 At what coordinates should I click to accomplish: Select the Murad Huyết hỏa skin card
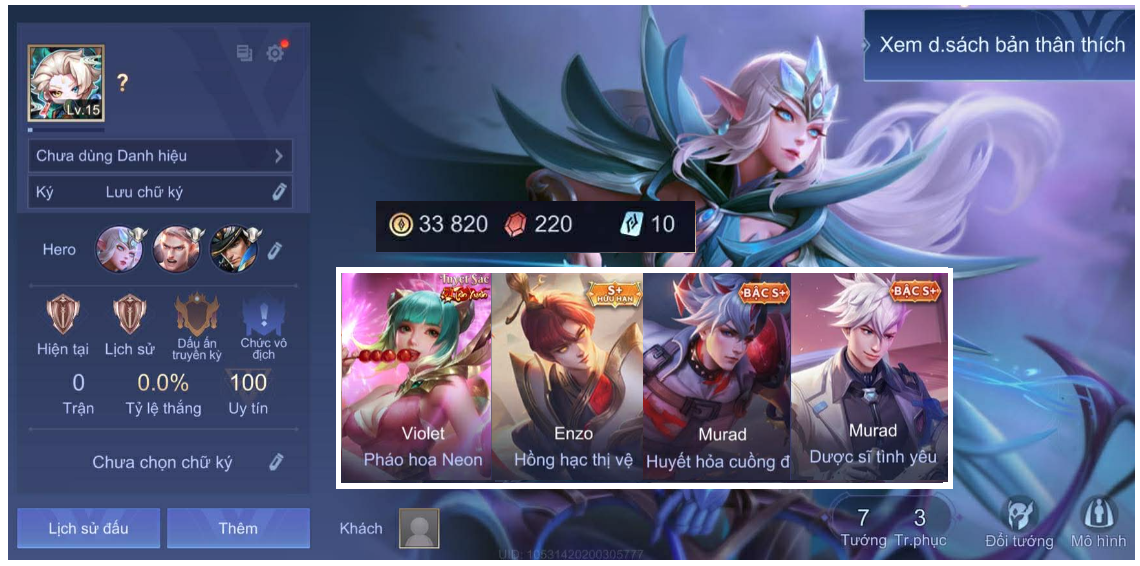(717, 377)
